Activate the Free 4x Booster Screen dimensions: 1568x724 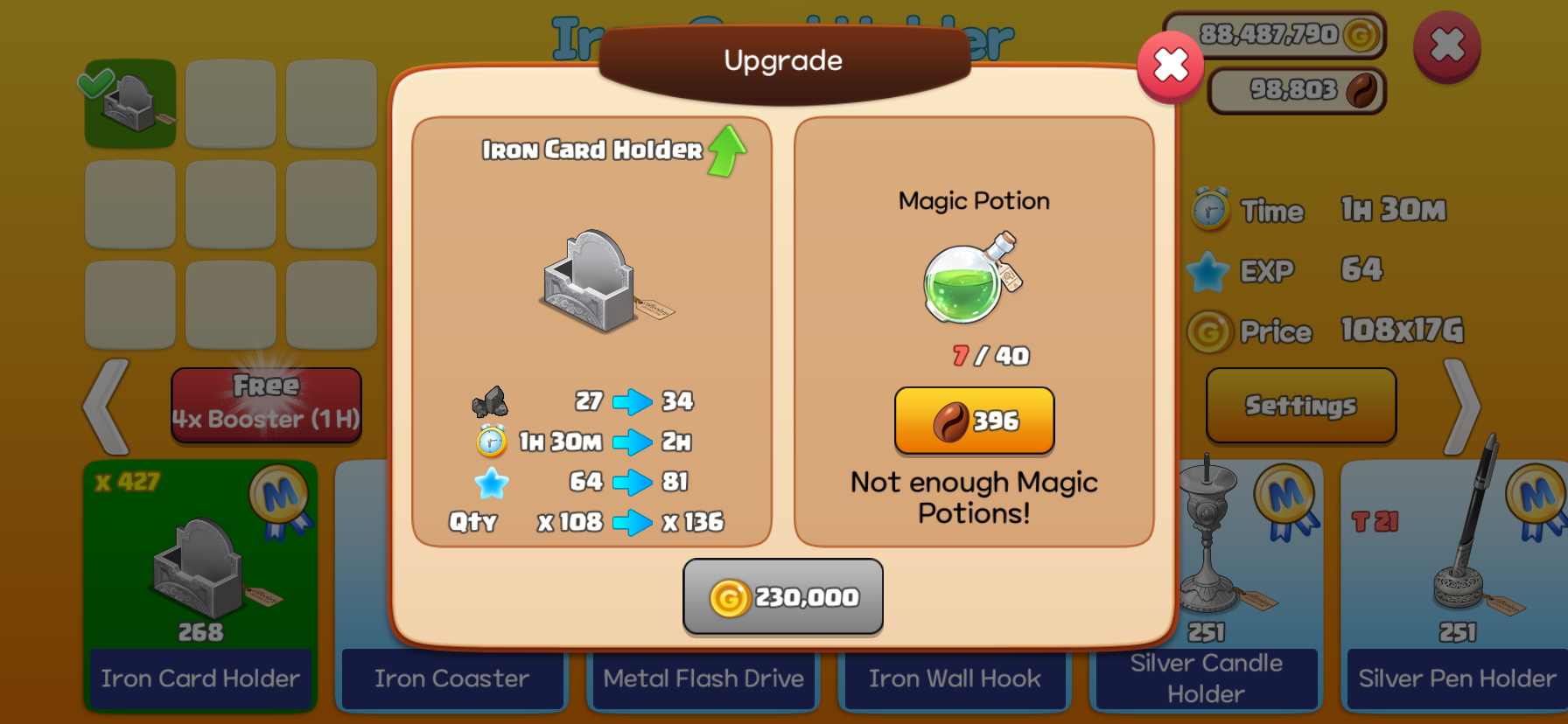[x=266, y=404]
